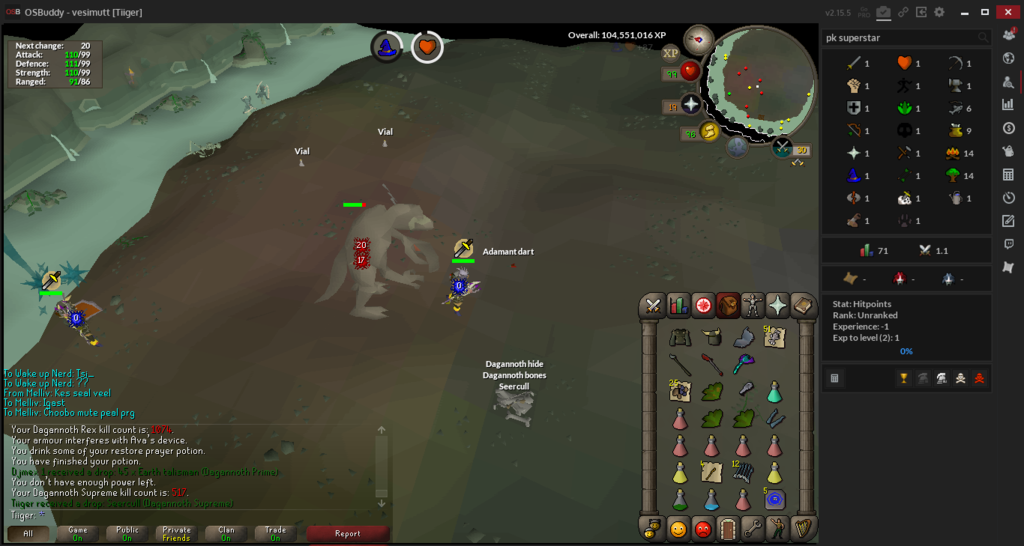Open the Prayer tab
Screen dimensions: 1024x546
coord(778,306)
